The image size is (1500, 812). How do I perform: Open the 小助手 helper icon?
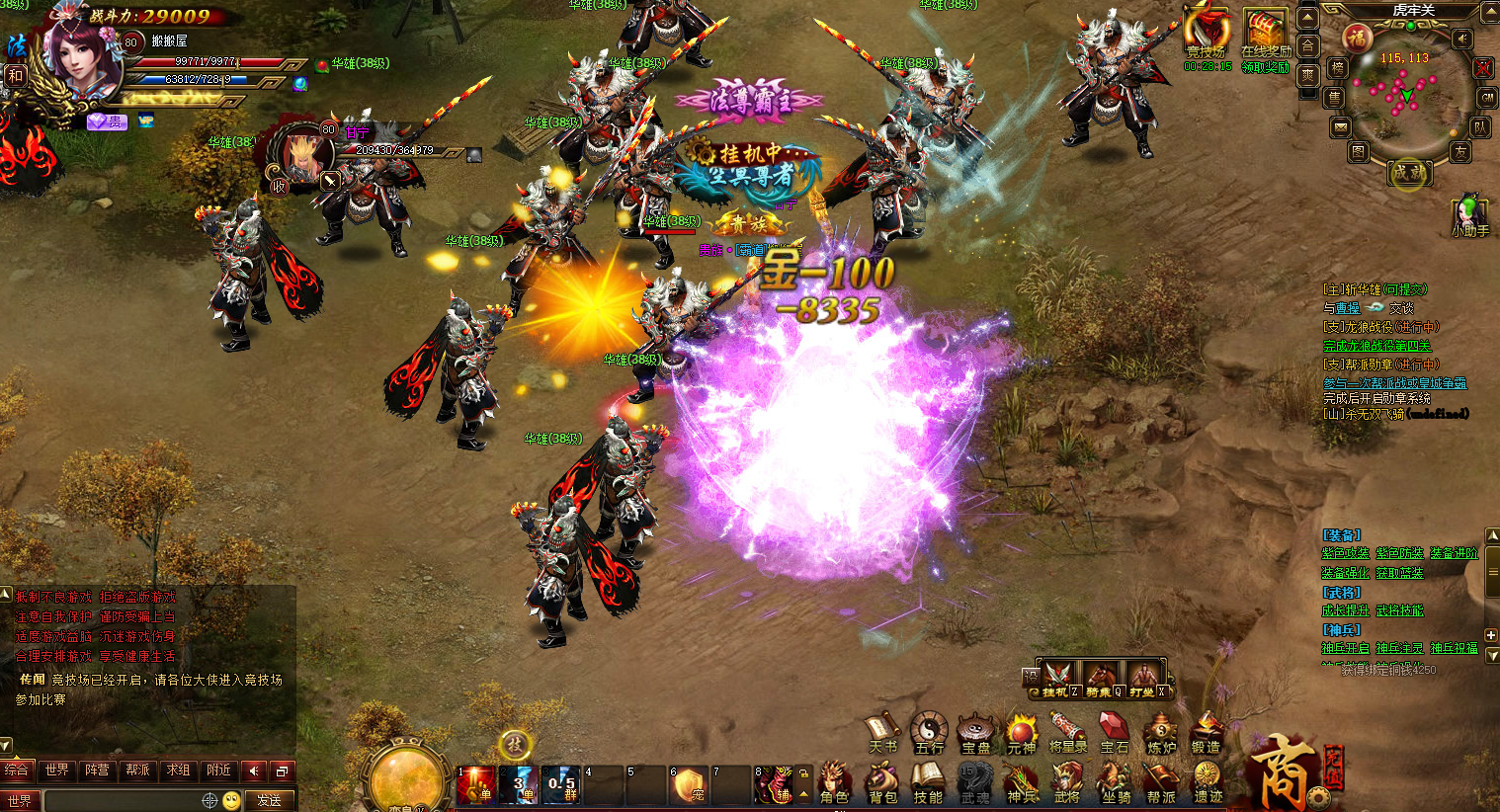(1469, 214)
